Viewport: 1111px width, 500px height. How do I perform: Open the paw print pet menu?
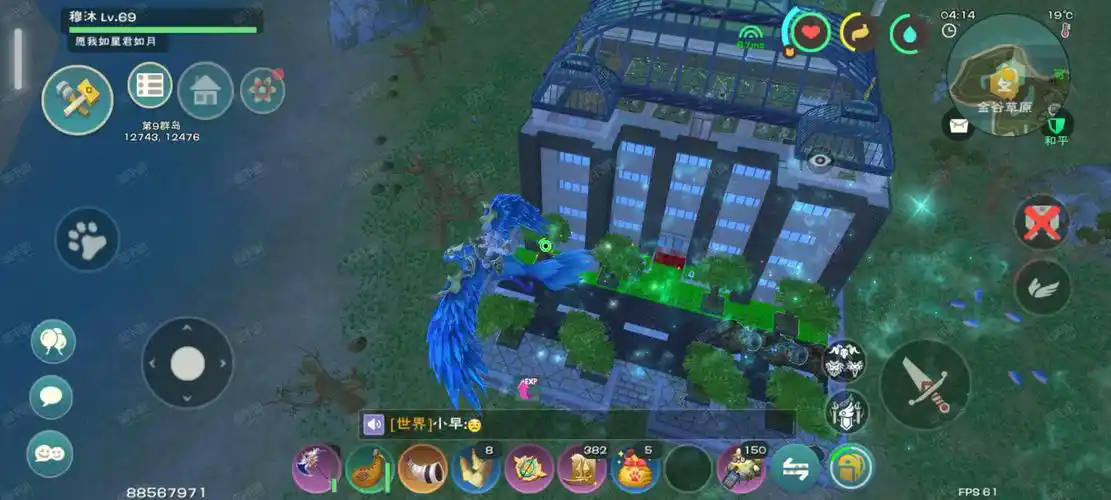coord(87,239)
